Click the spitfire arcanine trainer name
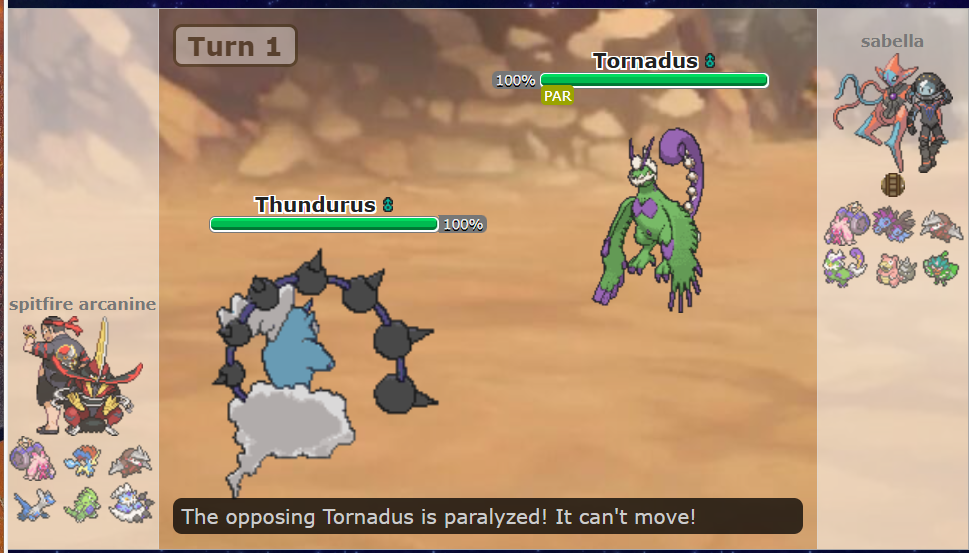969x553 pixels. [x=82, y=304]
